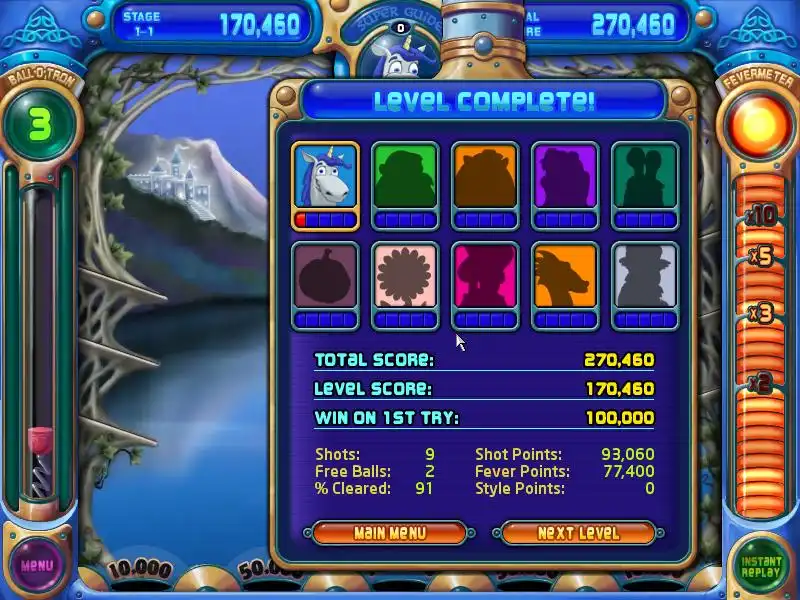This screenshot has width=800, height=600.
Task: Select the bright green silhouette portrait
Action: [x=405, y=176]
